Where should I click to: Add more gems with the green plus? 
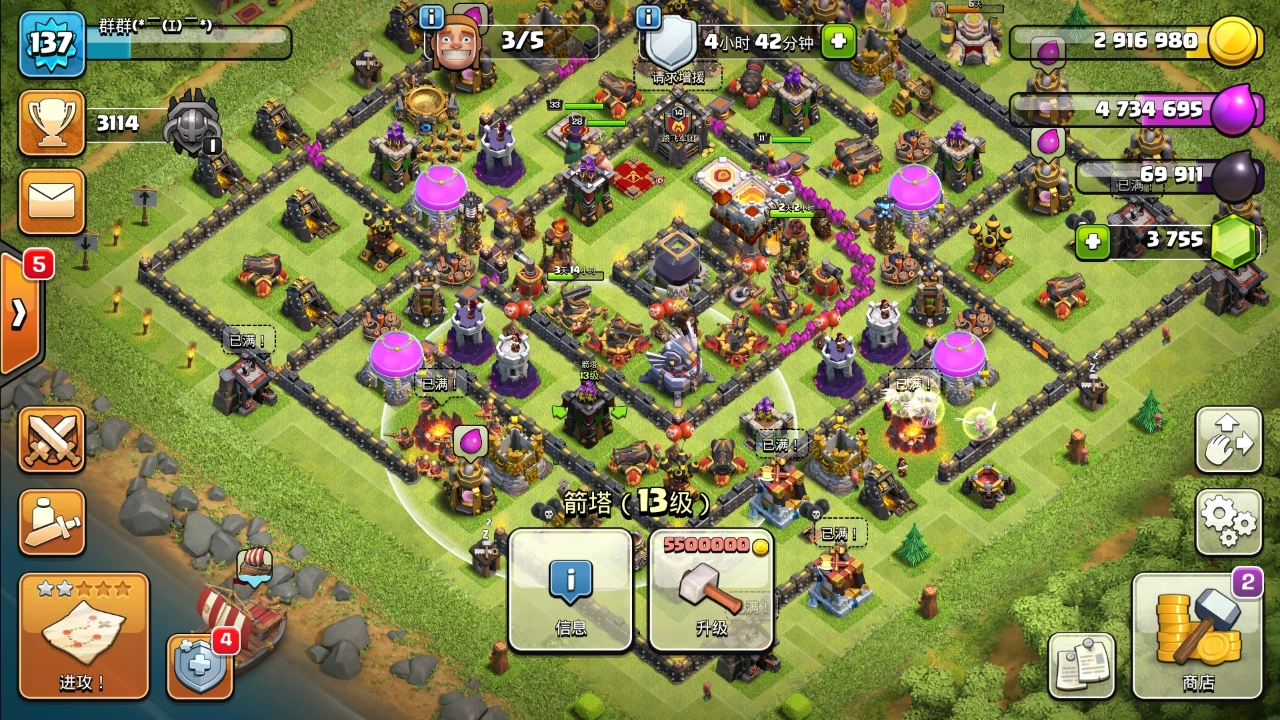point(1093,242)
